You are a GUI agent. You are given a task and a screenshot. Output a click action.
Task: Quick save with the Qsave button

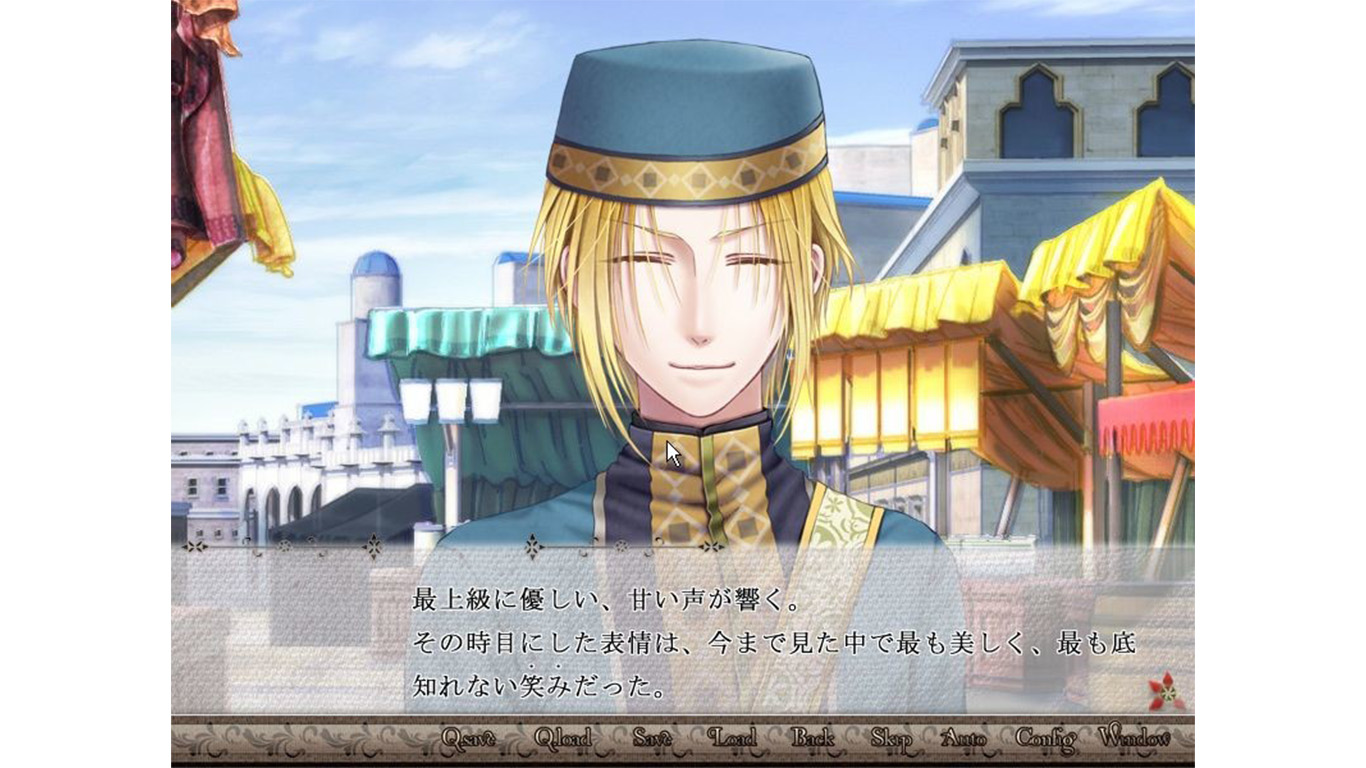tap(468, 739)
